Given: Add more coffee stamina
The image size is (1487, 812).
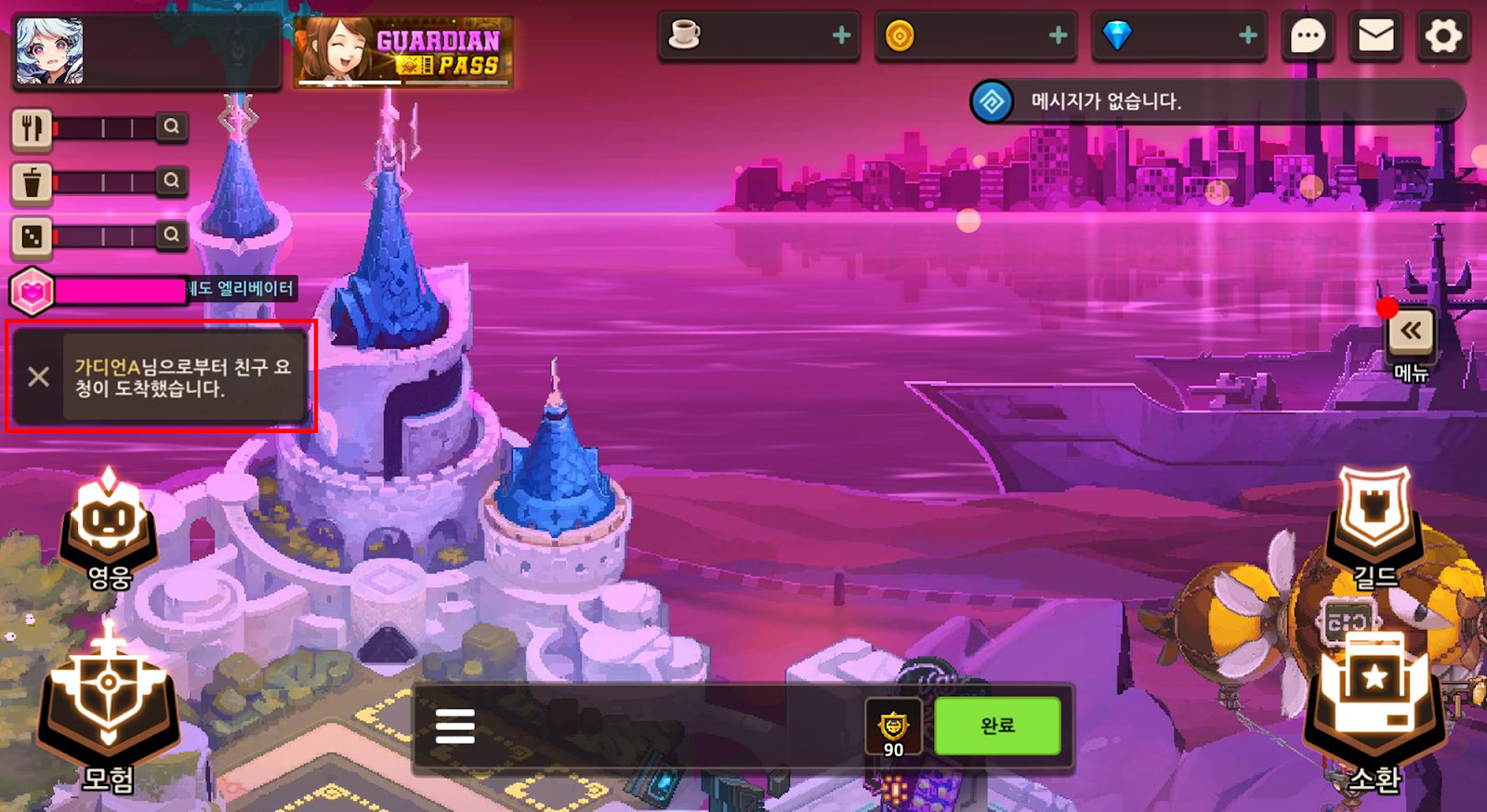Looking at the screenshot, I should pos(841,36).
